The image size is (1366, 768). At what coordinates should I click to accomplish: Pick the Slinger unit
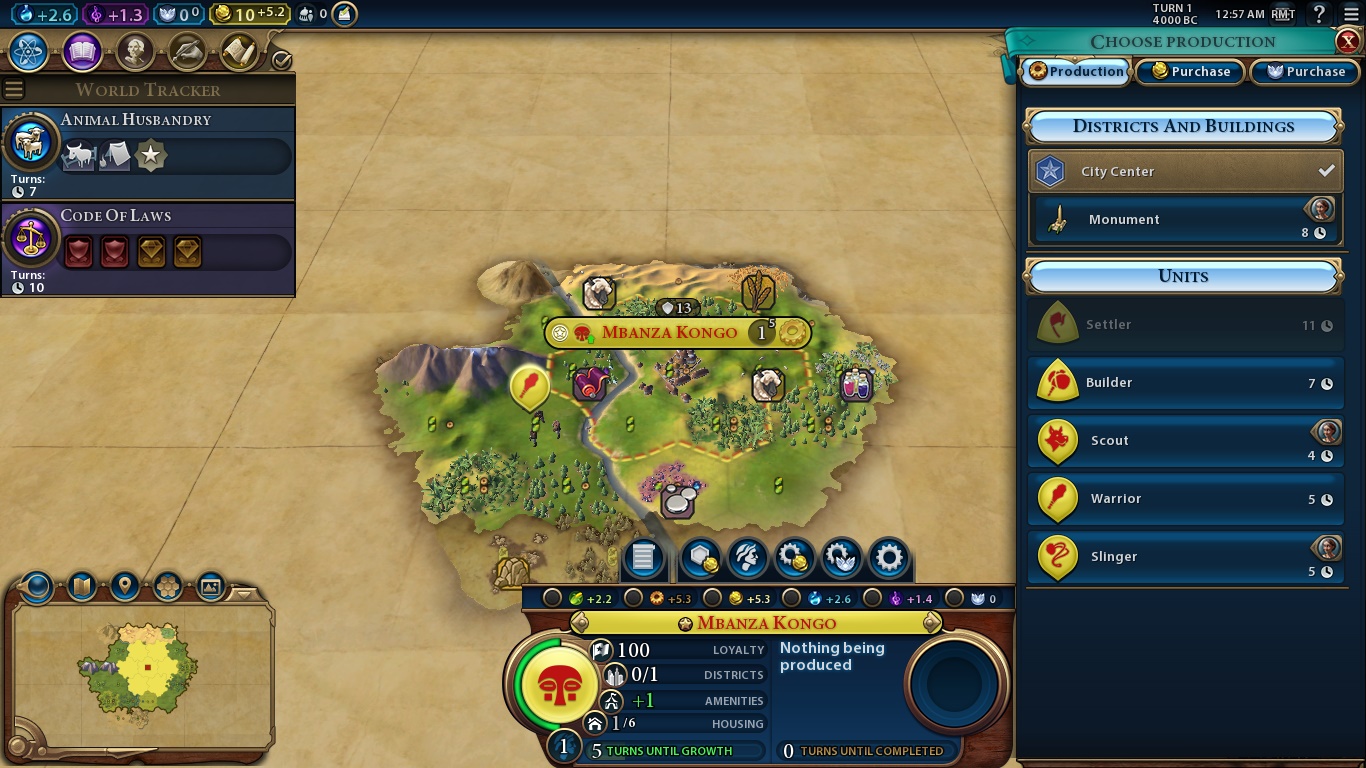pyautogui.click(x=1185, y=557)
